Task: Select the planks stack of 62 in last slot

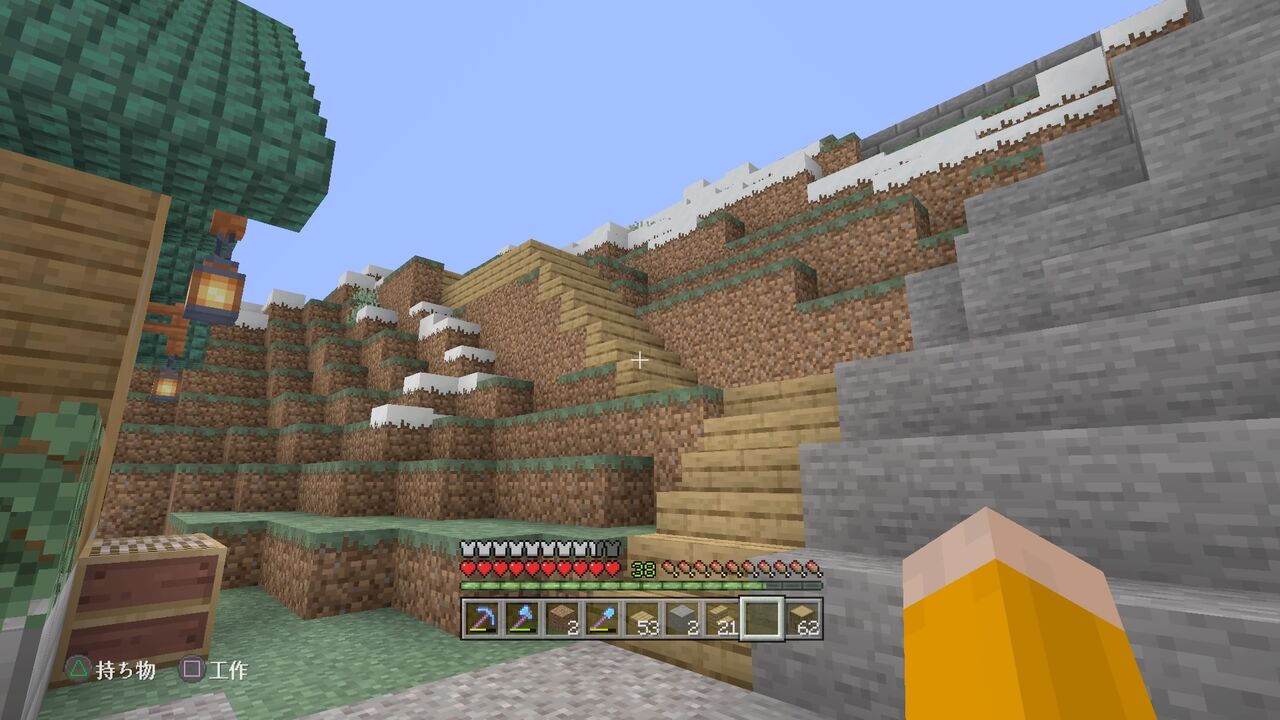Action: (x=805, y=616)
